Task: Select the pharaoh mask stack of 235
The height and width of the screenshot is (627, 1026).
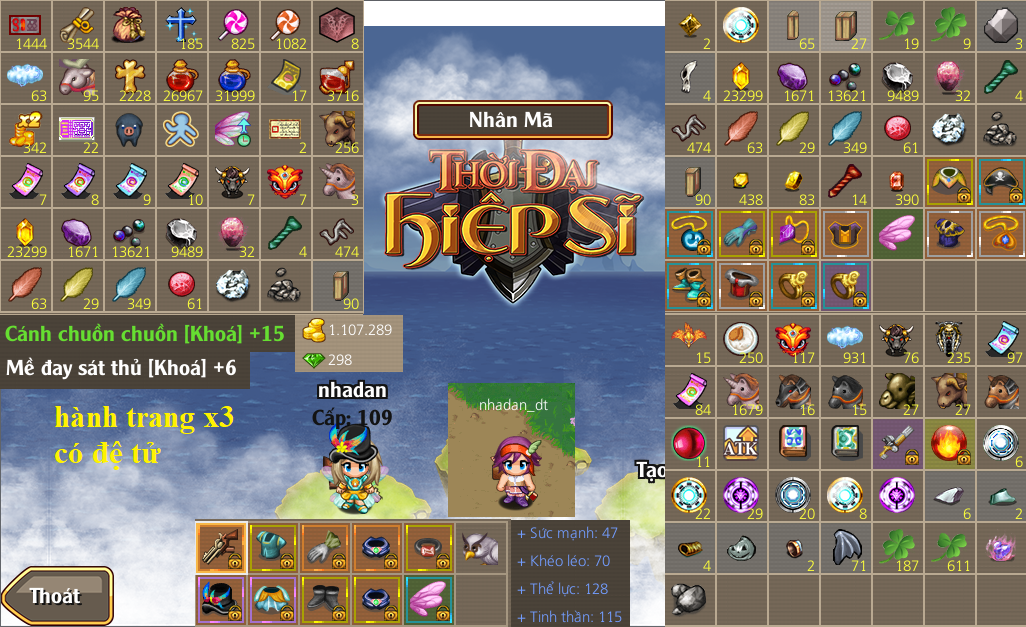Action: coord(949,340)
